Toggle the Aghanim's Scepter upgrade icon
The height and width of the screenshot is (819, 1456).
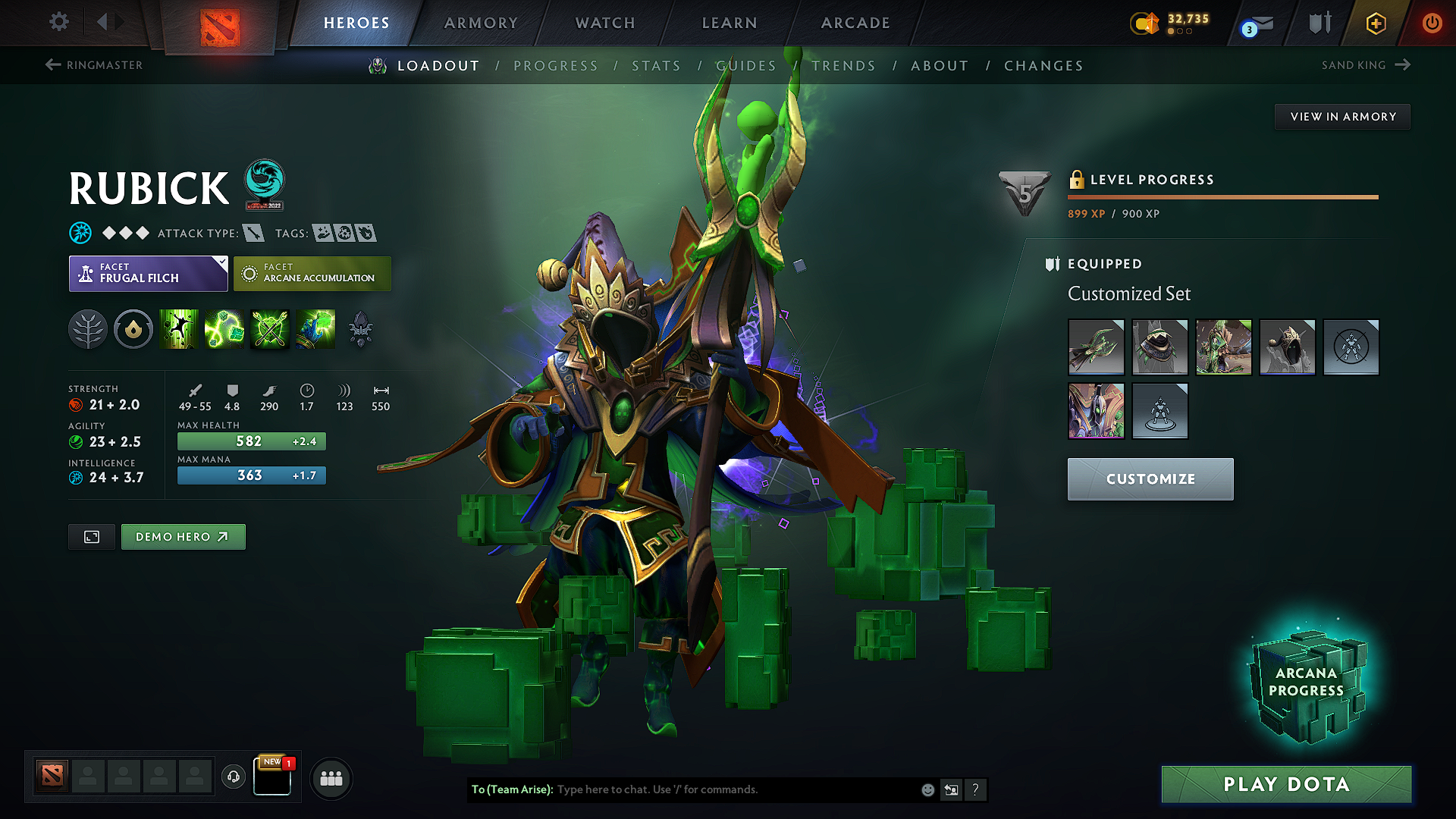(361, 329)
